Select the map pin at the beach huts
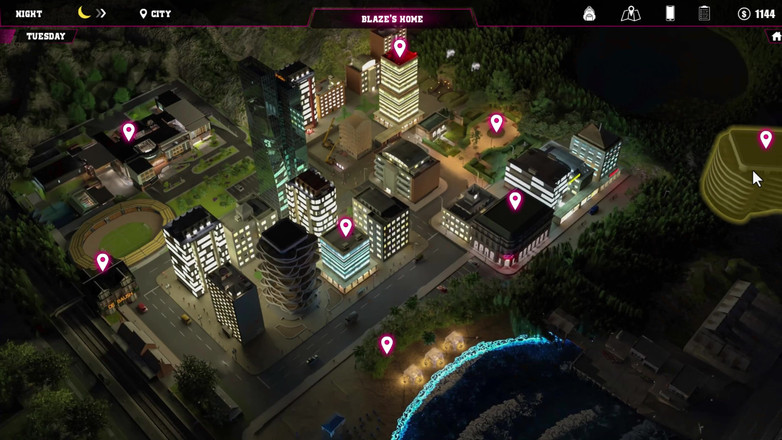 click(x=387, y=345)
